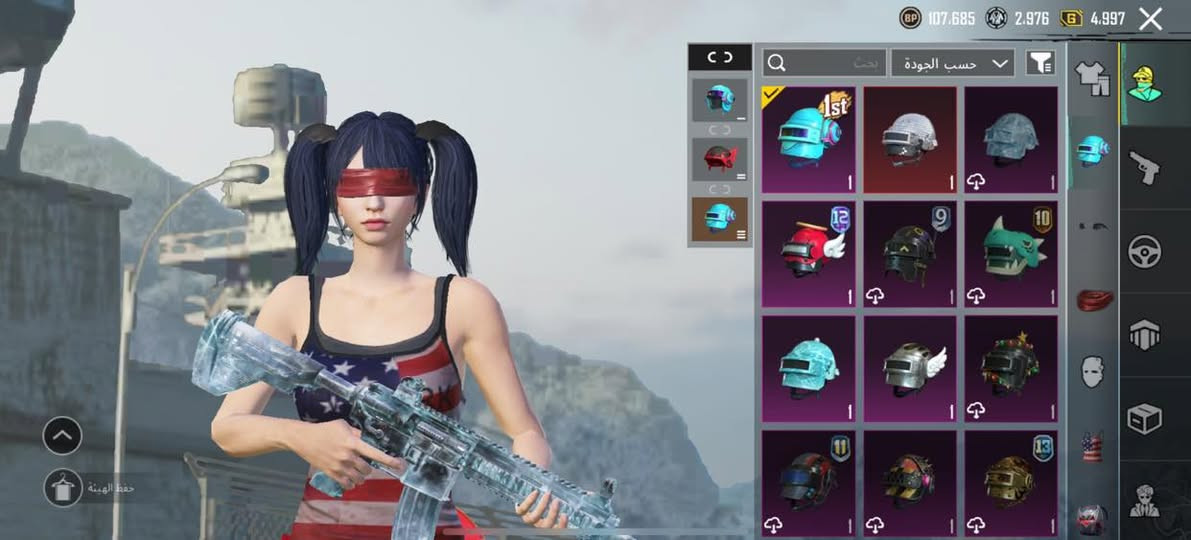Switch to the outfit shirt category

tap(1092, 77)
